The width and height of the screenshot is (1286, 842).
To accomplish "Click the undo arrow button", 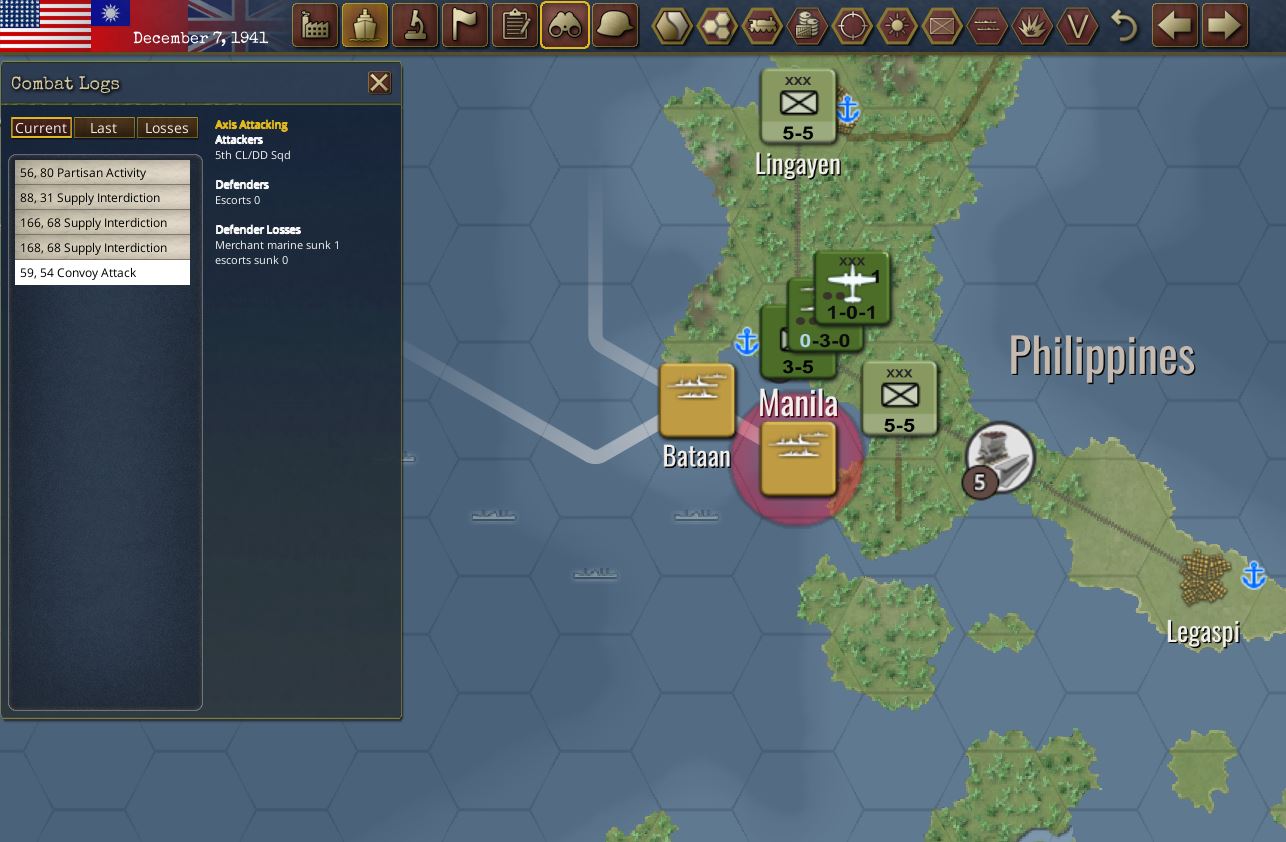I will pos(1125,26).
